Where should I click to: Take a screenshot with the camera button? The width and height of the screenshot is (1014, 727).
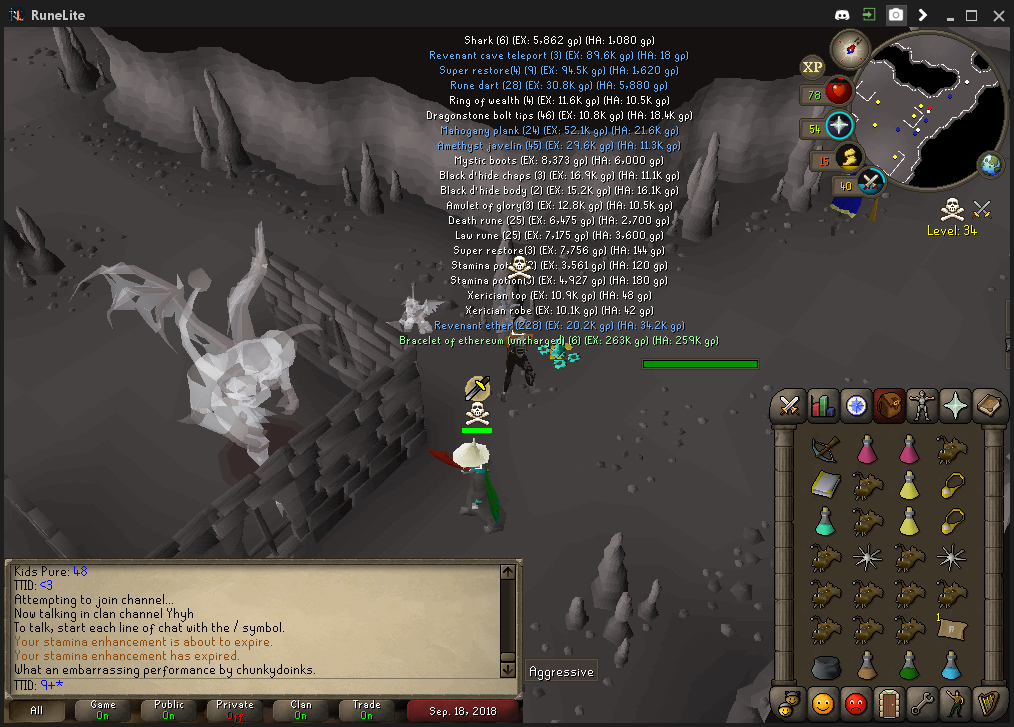pyautogui.click(x=897, y=15)
